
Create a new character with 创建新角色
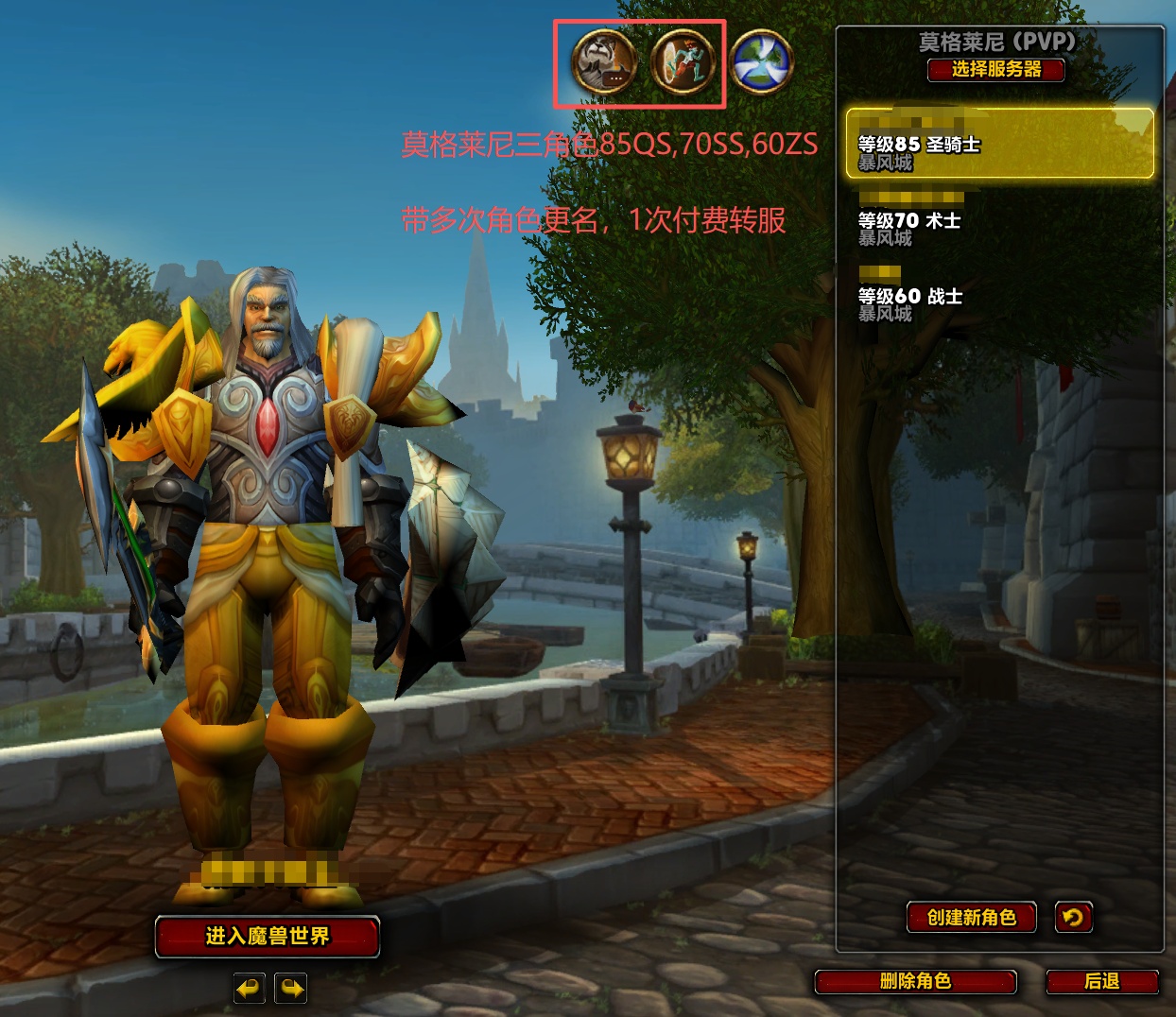[x=972, y=917]
